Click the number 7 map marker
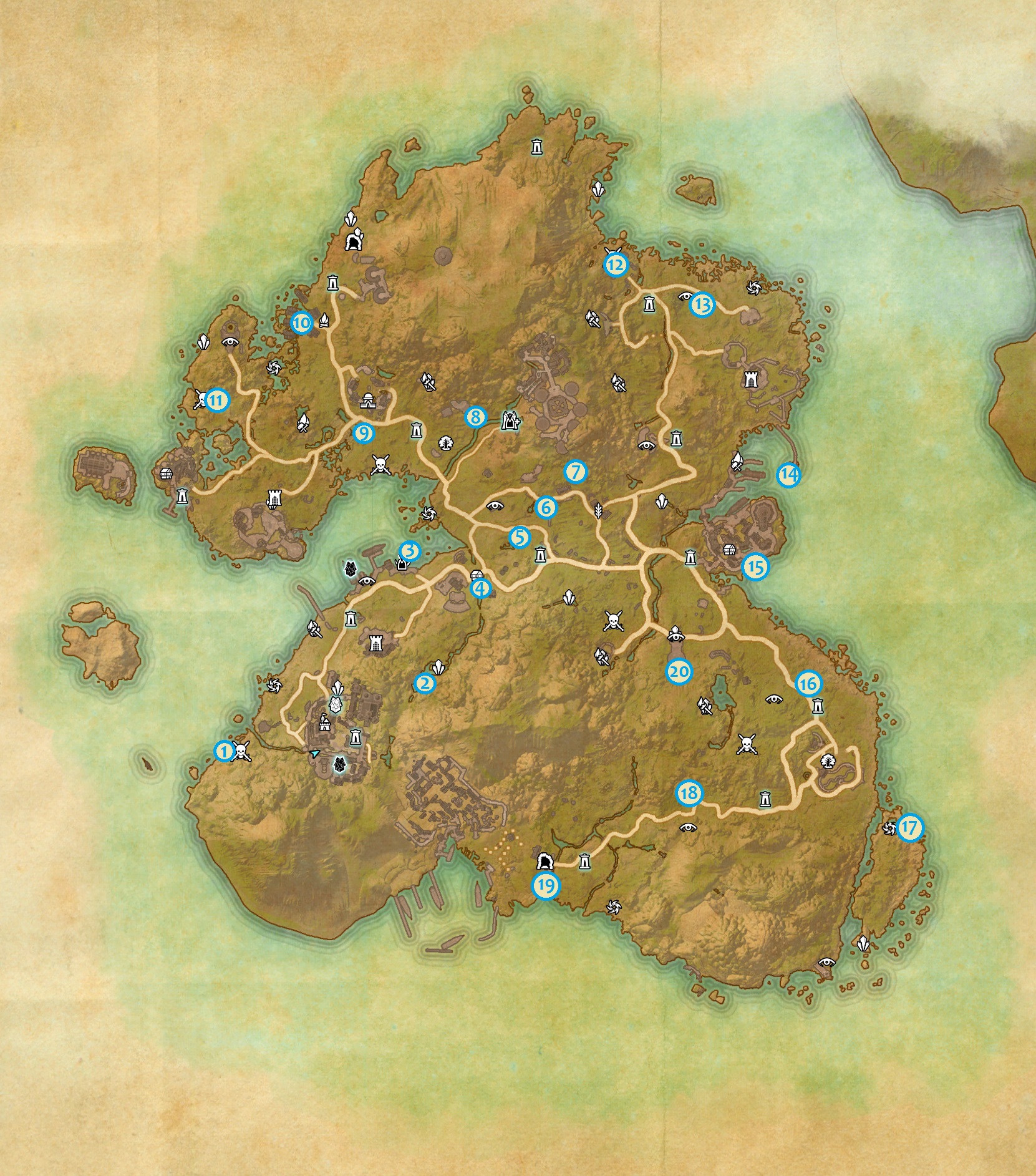This screenshot has height=1176, width=1036. 576,472
